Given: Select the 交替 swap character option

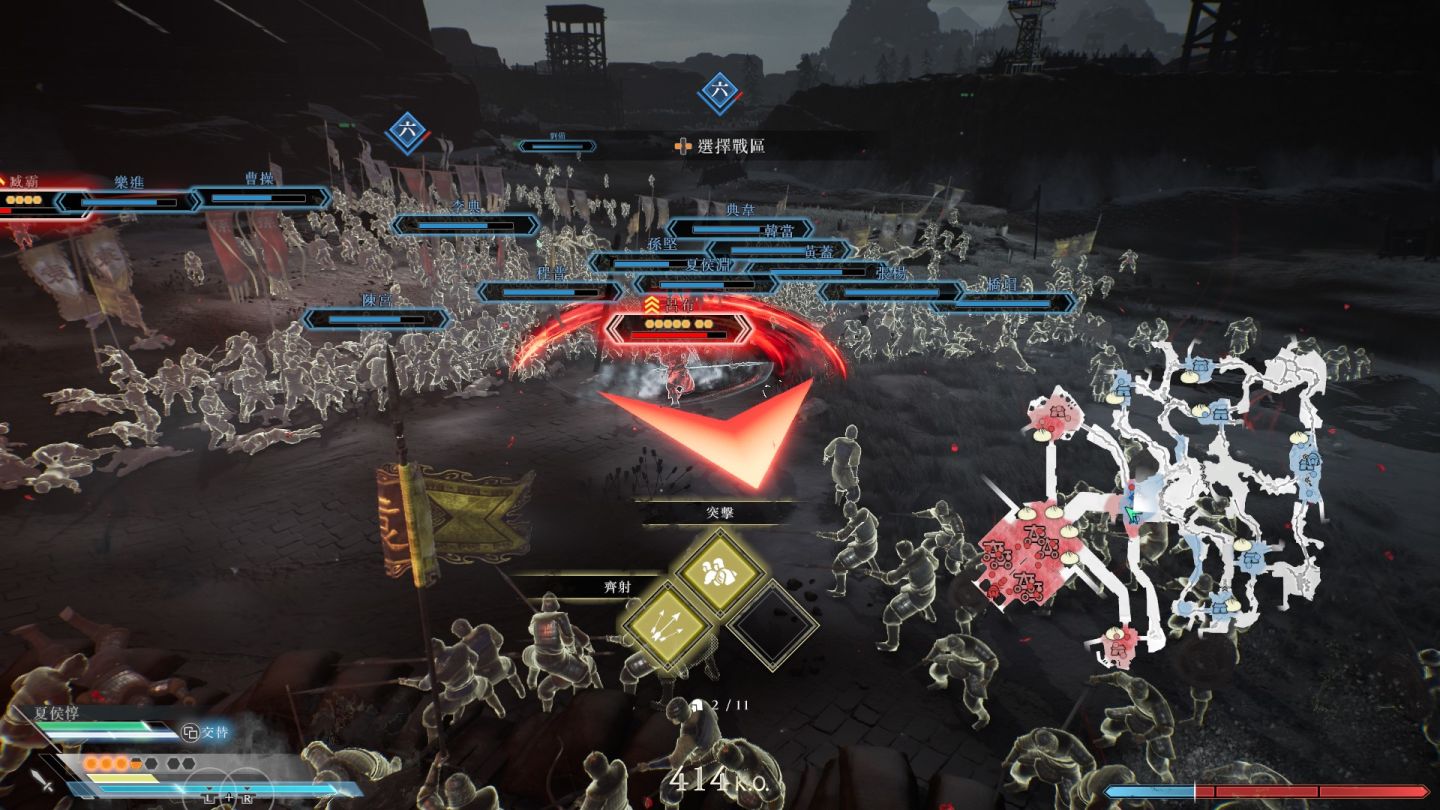Looking at the screenshot, I should pyautogui.click(x=205, y=733).
